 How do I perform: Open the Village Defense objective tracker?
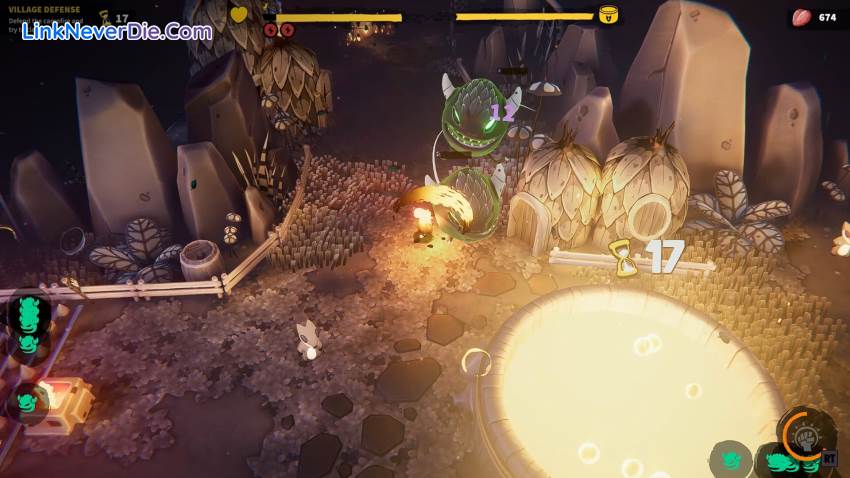(45, 10)
